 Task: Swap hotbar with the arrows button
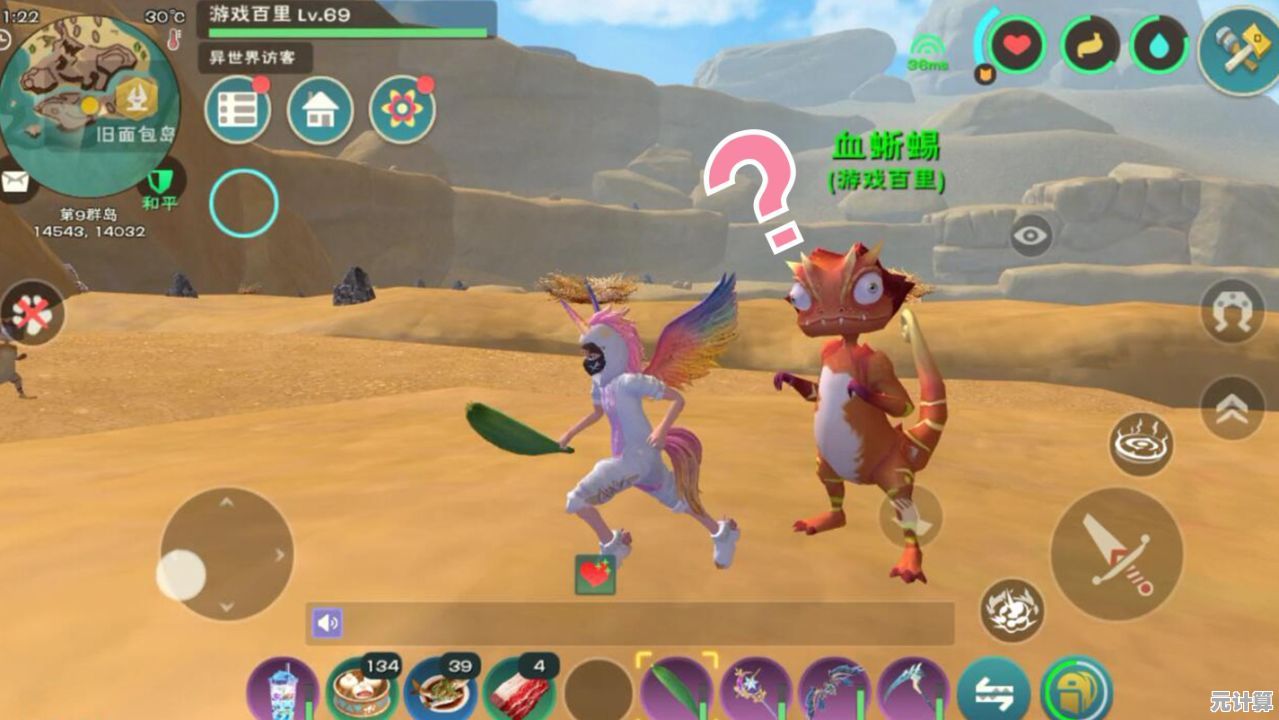993,691
